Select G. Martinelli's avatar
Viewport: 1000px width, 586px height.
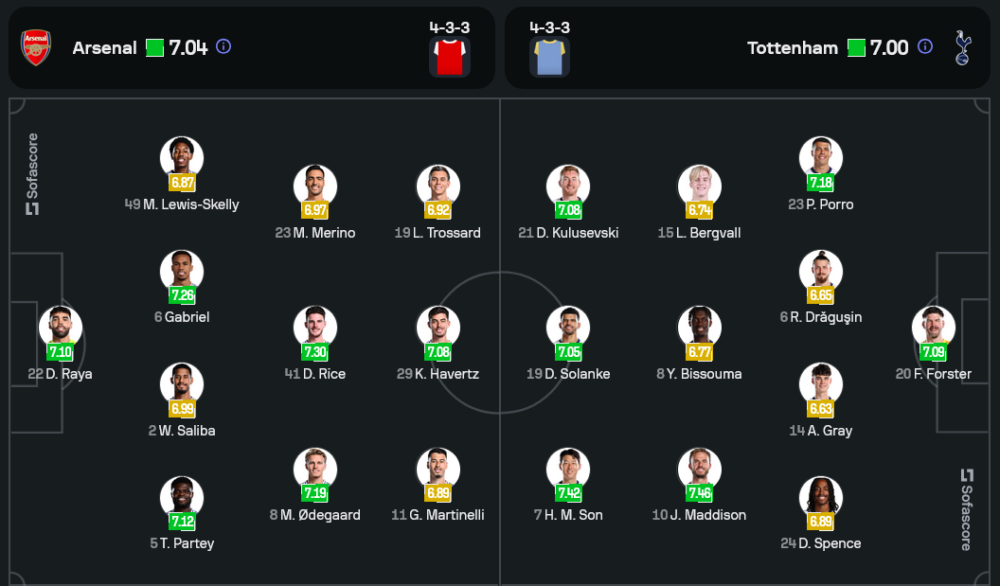pos(438,470)
